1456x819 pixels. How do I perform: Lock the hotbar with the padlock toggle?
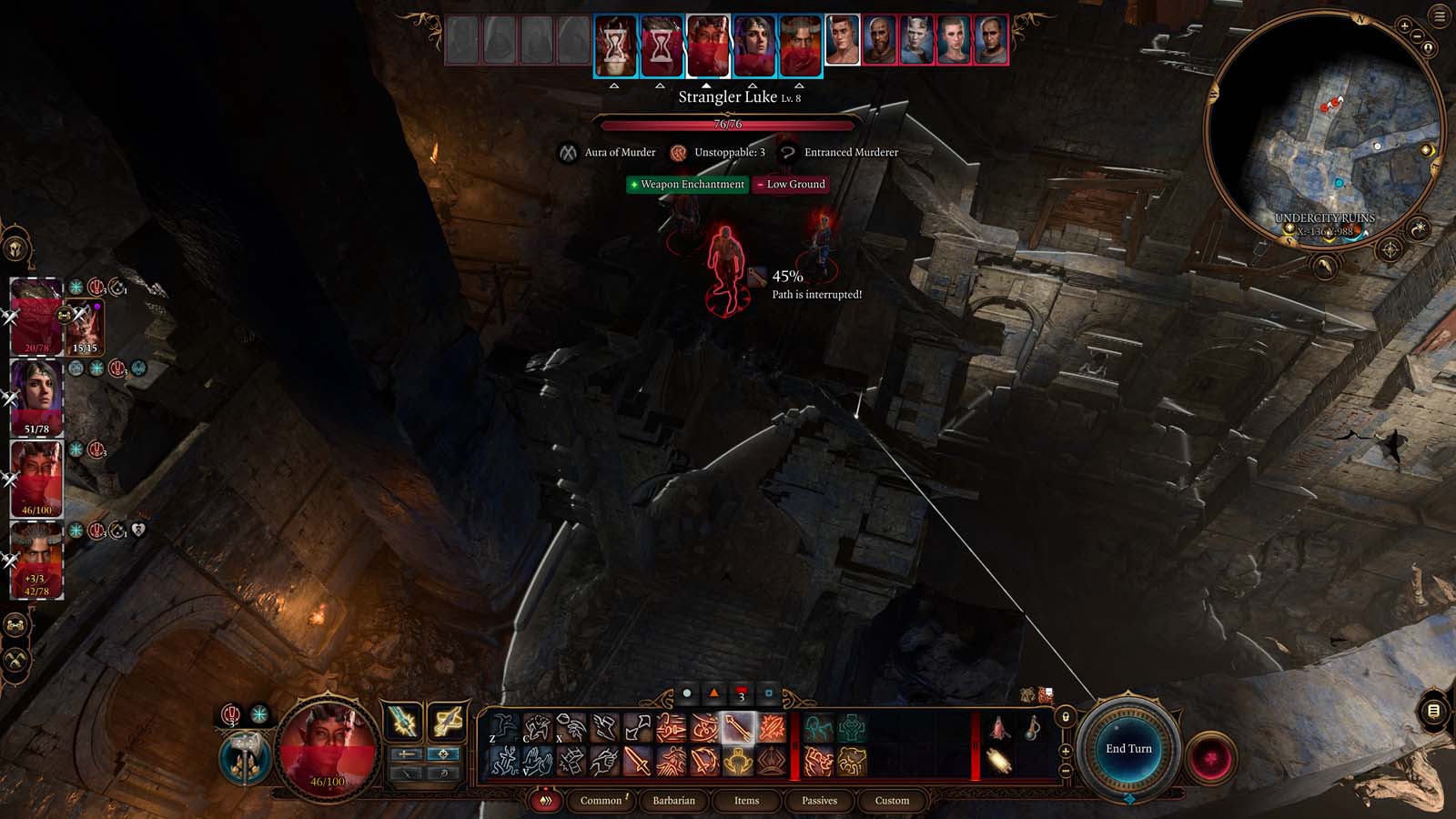tap(1065, 717)
